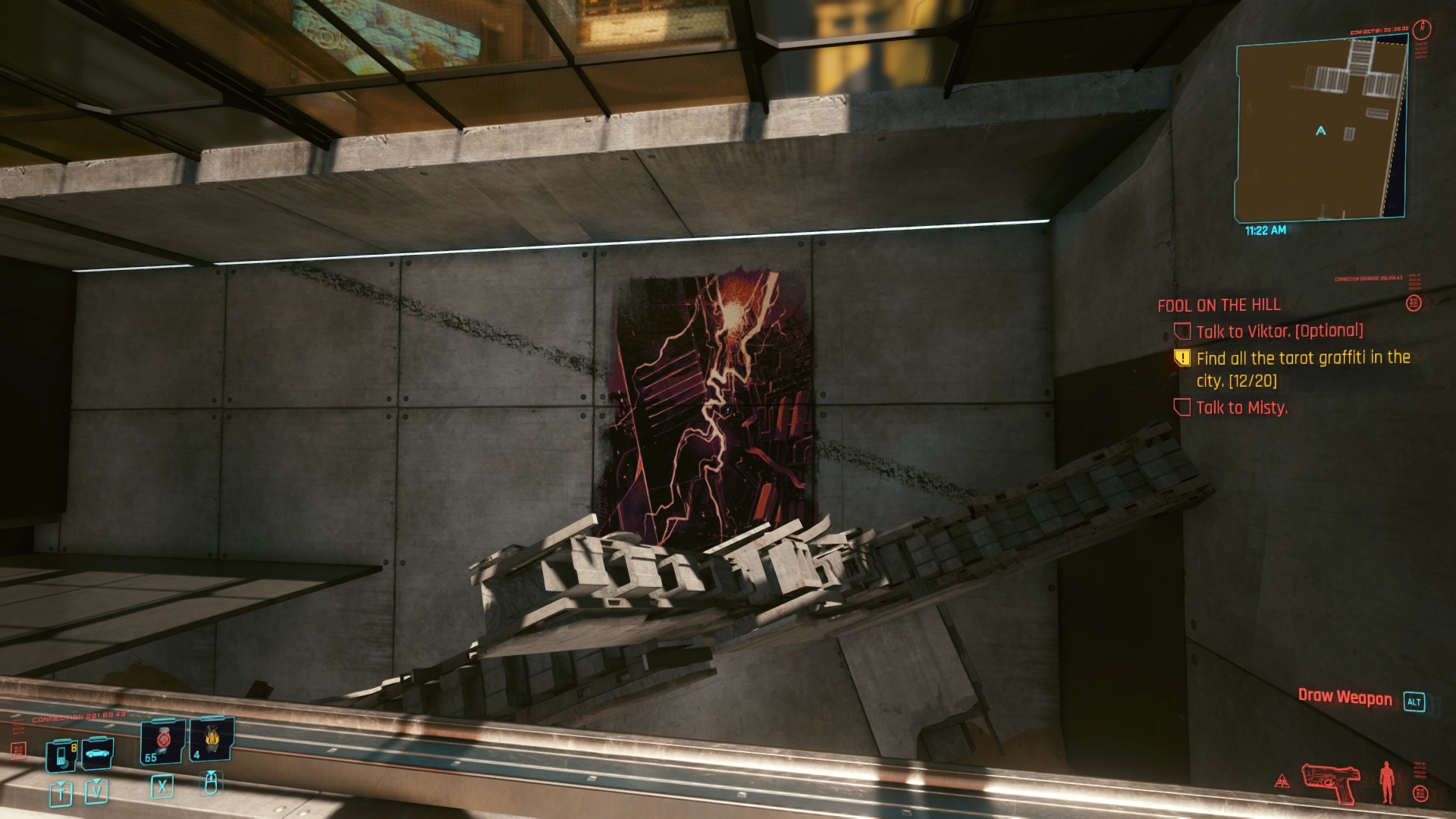Click the Talk to Viktor optional objective

click(1279, 331)
